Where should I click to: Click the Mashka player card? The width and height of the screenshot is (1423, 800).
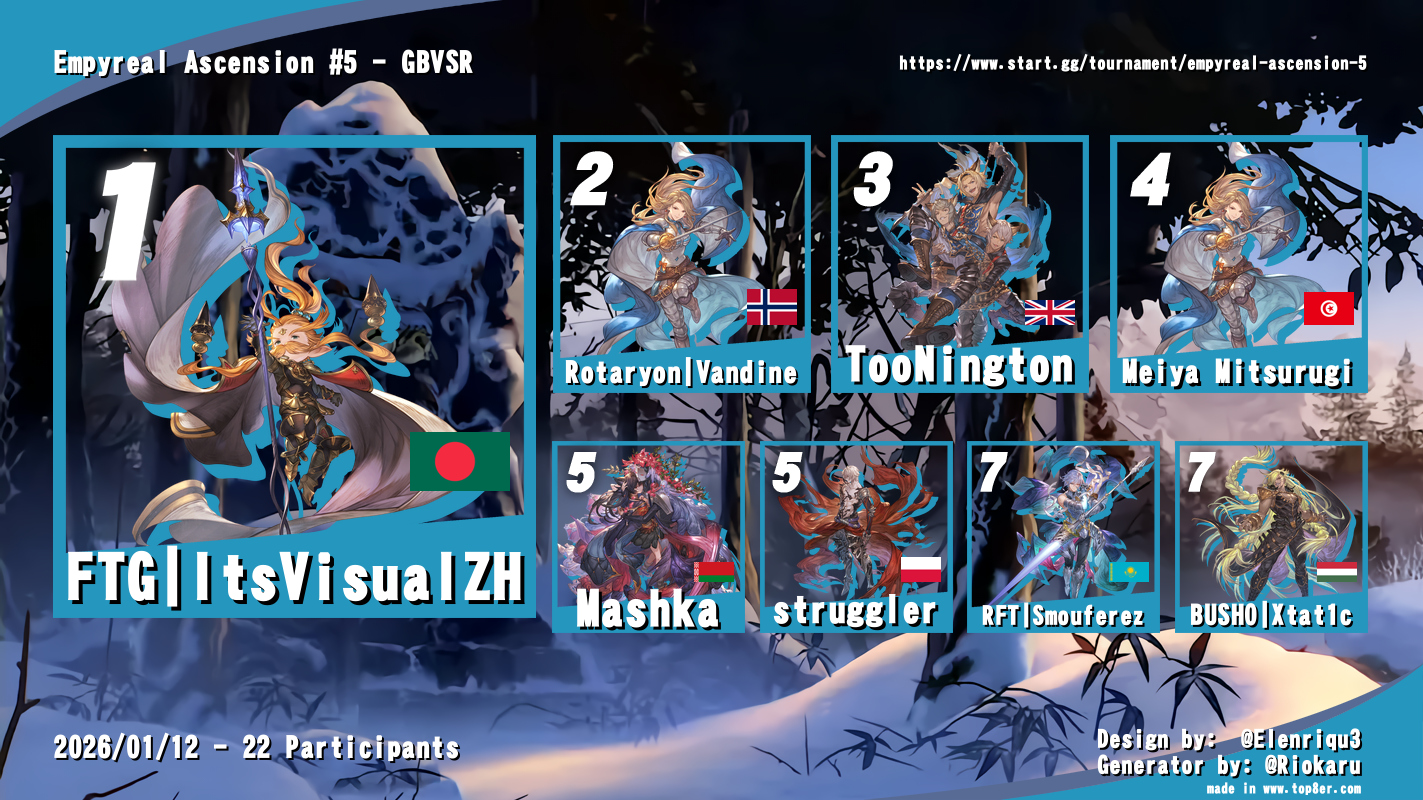coord(648,536)
